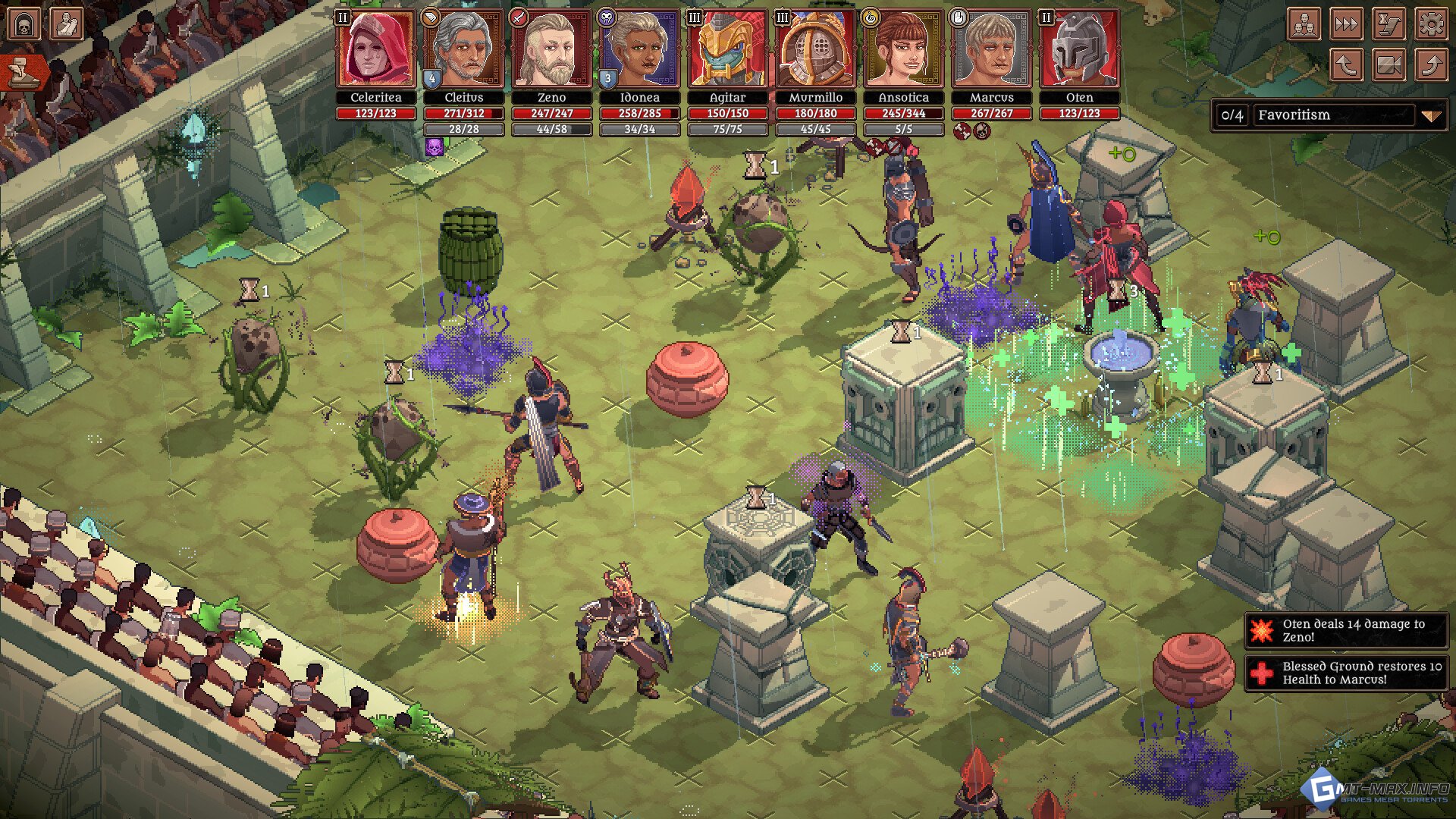This screenshot has width=1456, height=819.
Task: Click Zeno's portrait in the turn bar
Action: [552, 50]
